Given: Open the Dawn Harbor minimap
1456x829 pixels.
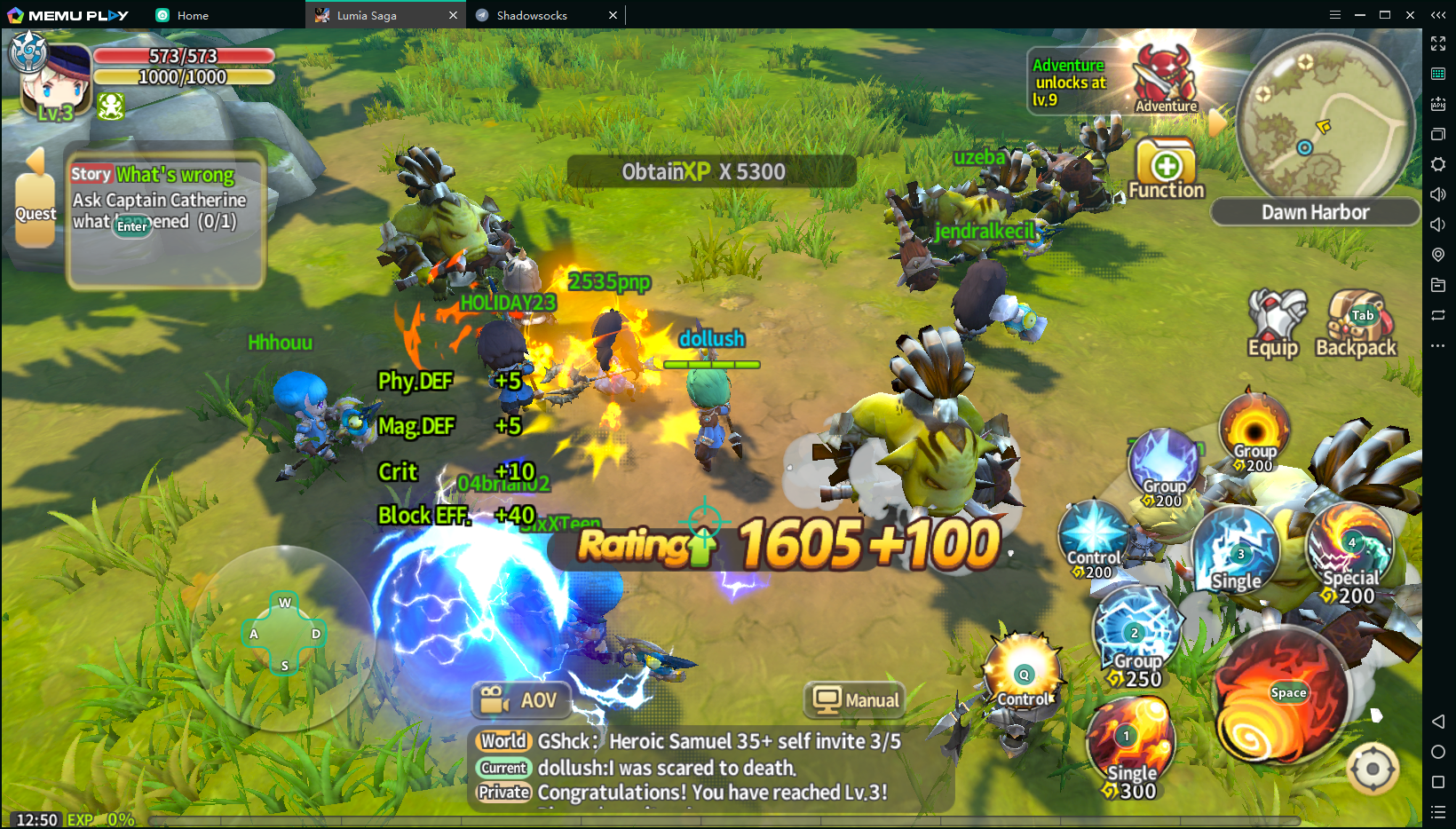Looking at the screenshot, I should tap(1324, 117).
